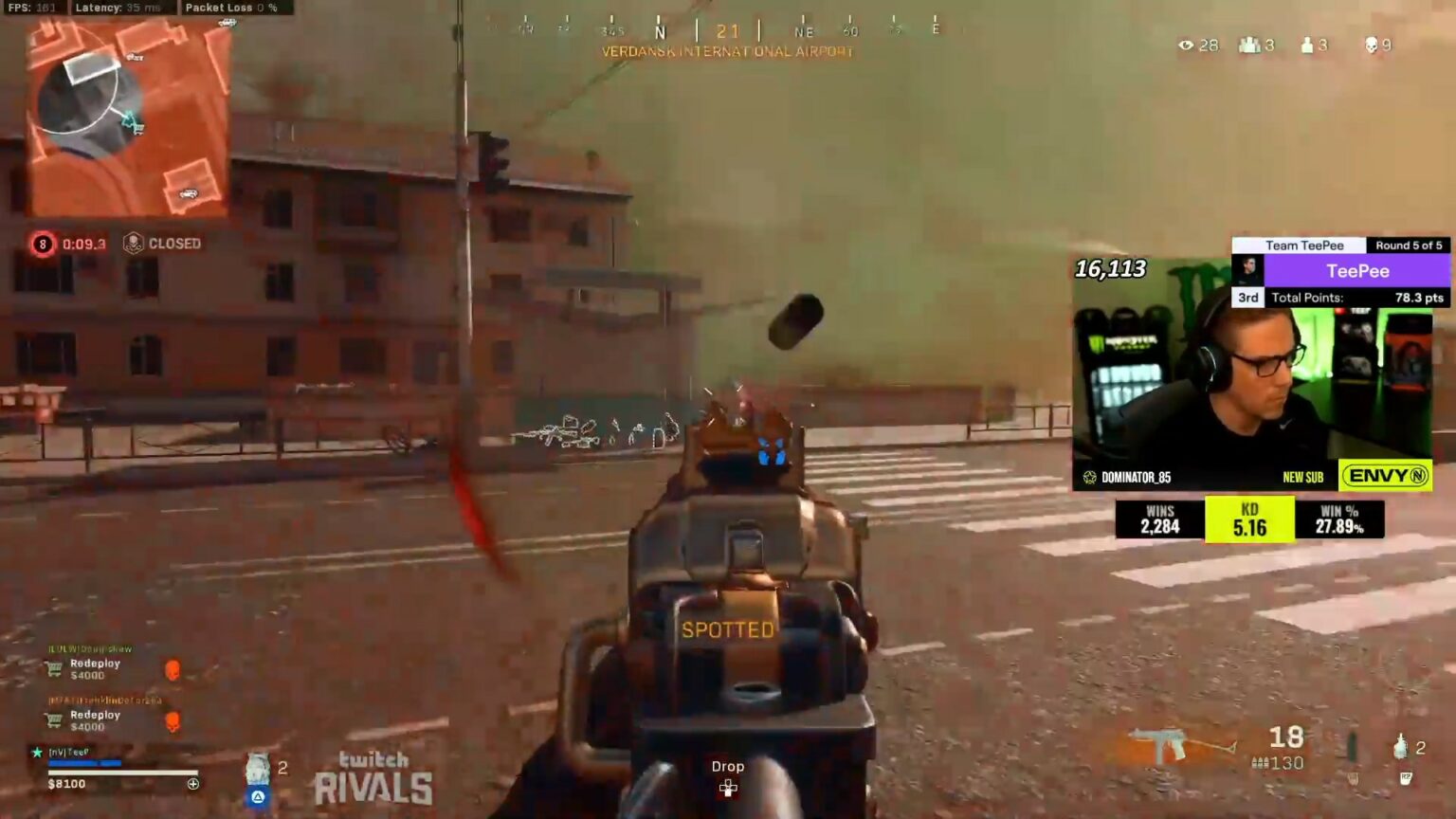The image size is (1456, 819).
Task: Toggle the orange skull marker on first Redeploy
Action: (x=173, y=669)
